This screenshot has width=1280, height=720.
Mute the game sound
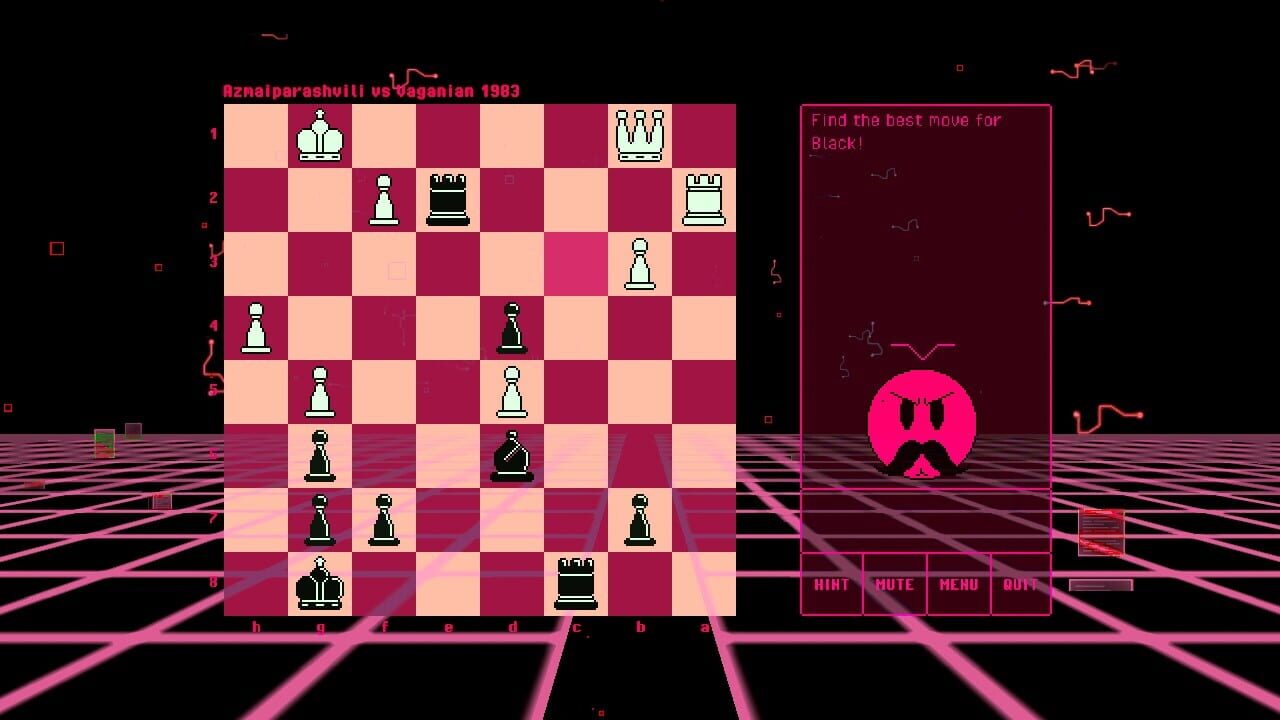tap(894, 583)
